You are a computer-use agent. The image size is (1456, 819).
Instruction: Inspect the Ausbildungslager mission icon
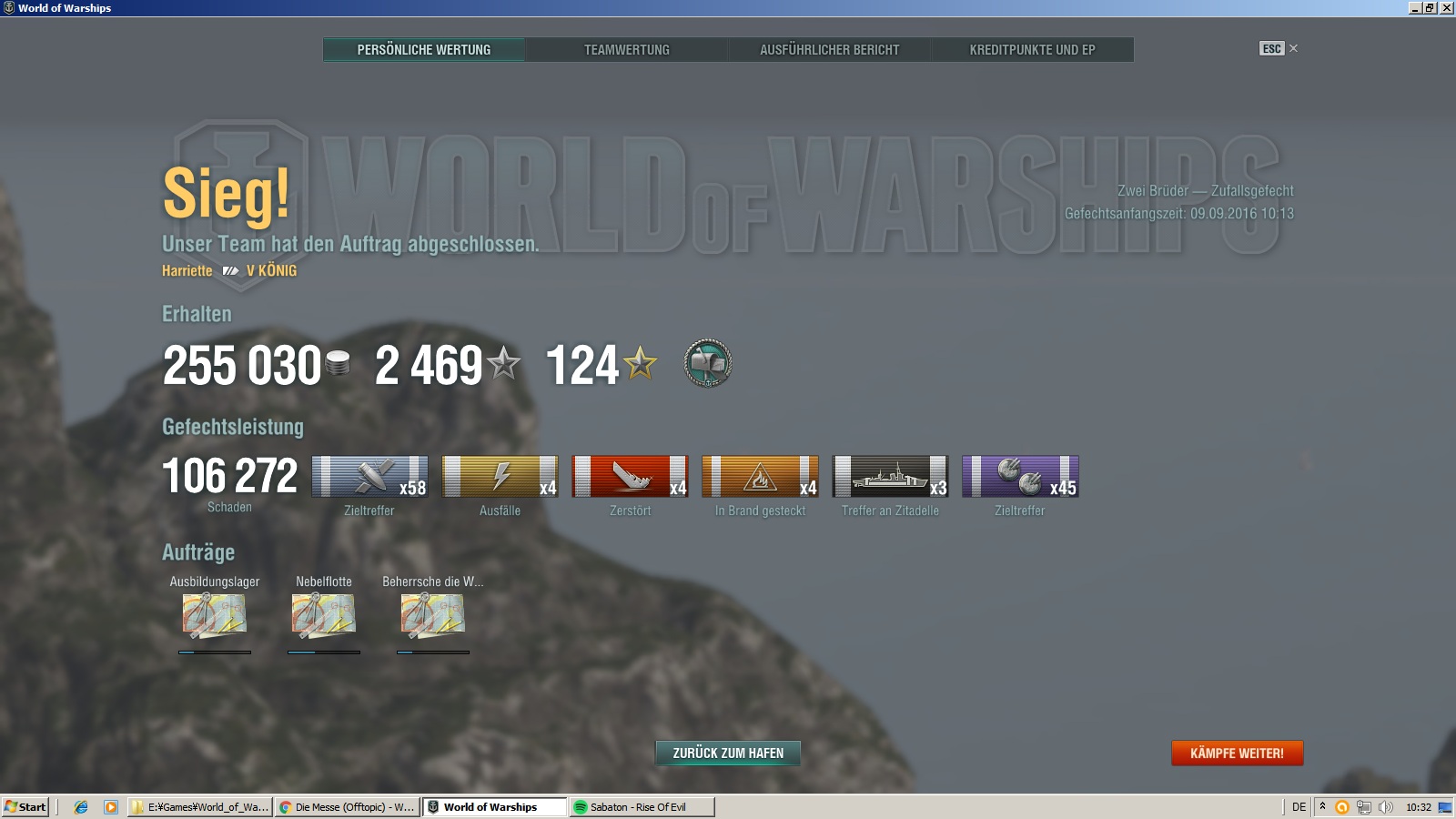click(x=215, y=615)
